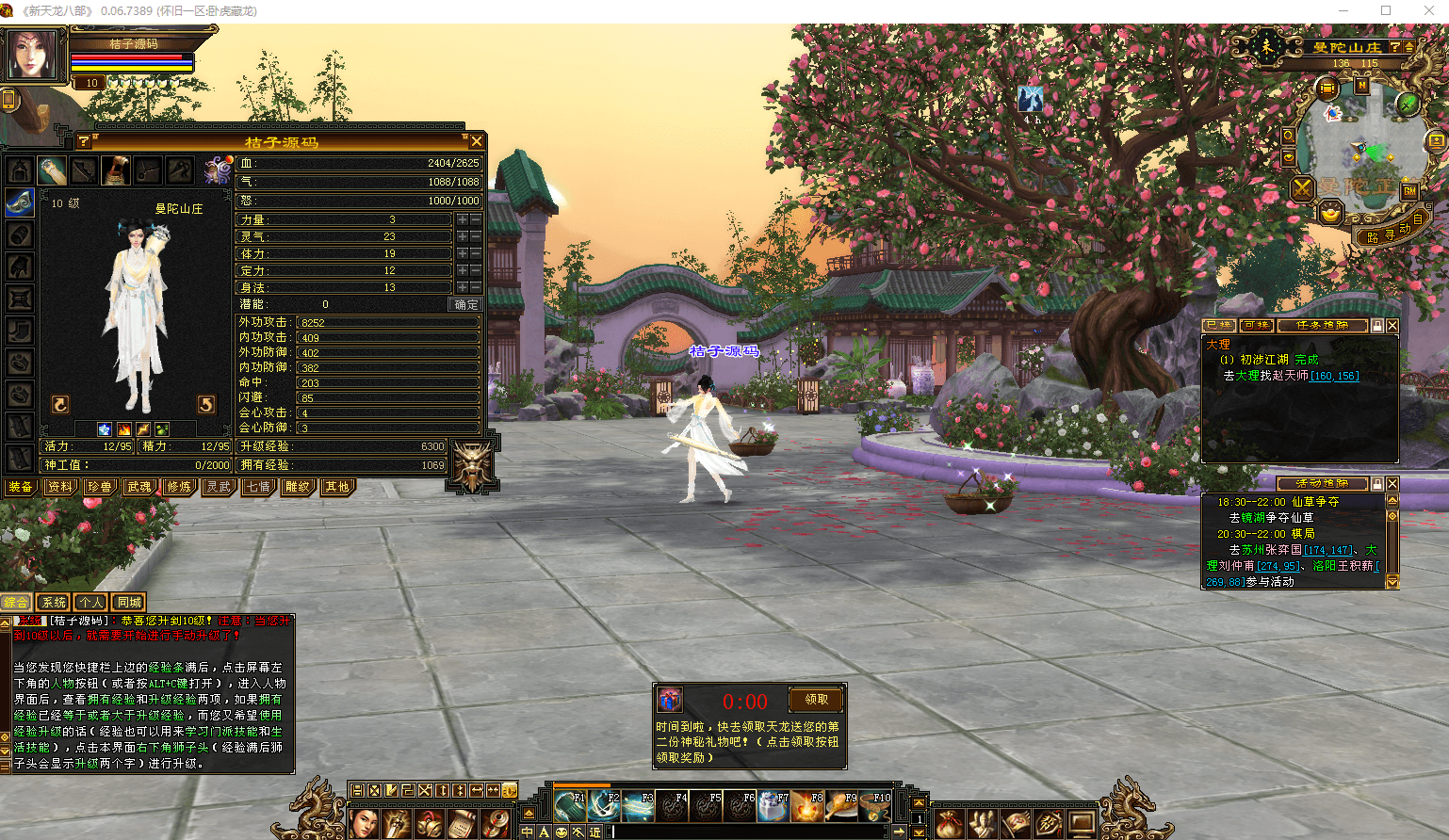Switch to the 资料 tab

pyautogui.click(x=60, y=487)
